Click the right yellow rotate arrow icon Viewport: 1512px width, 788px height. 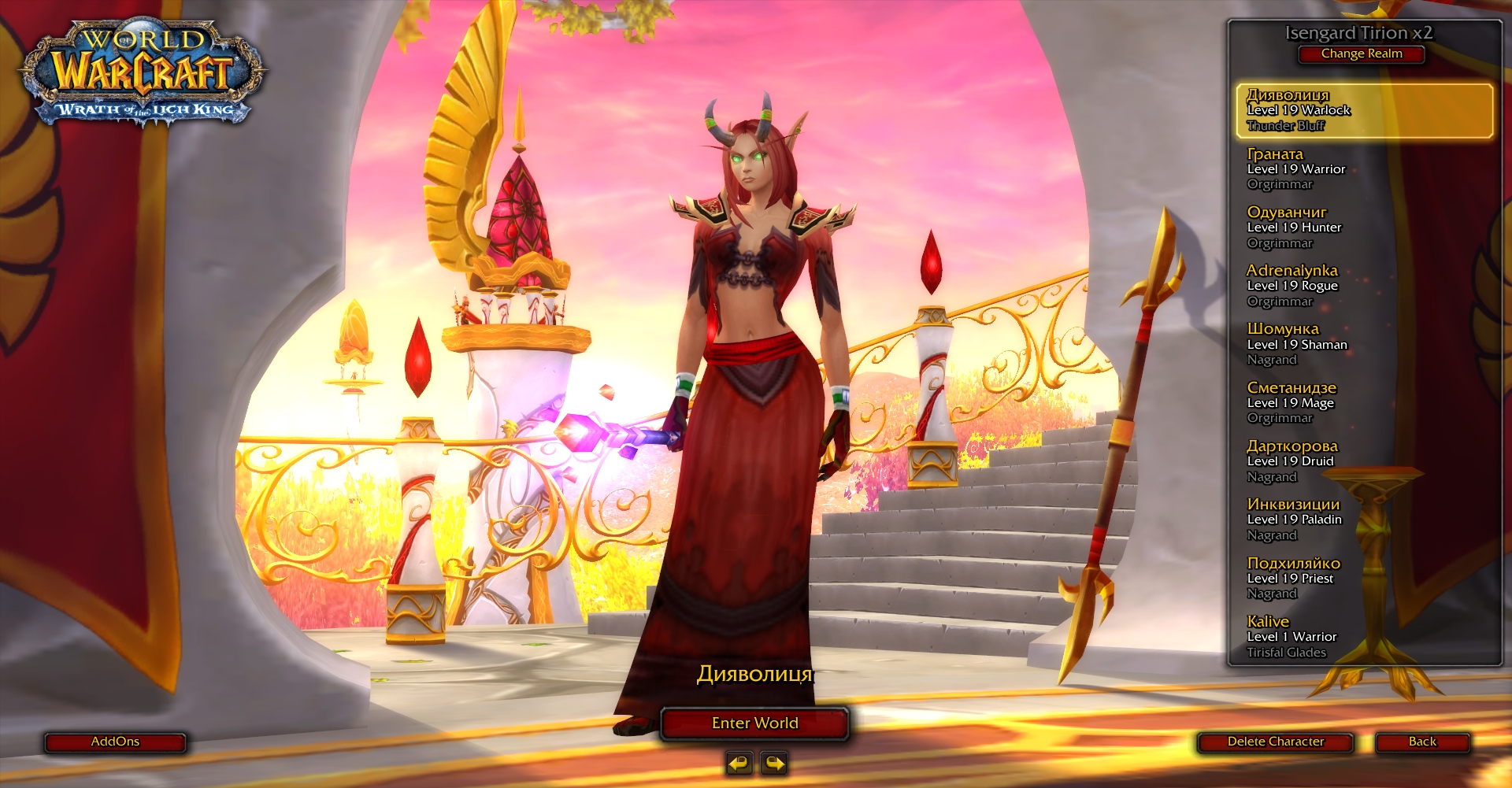click(773, 764)
